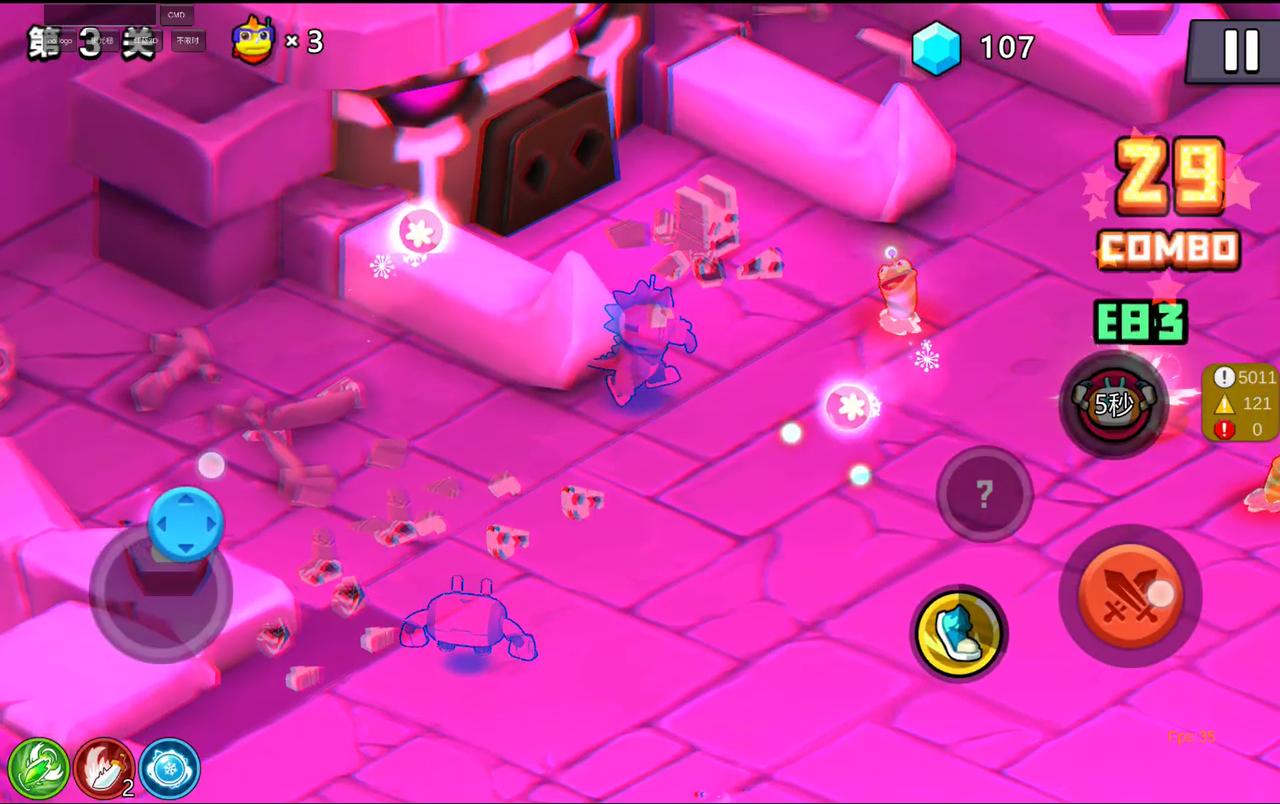This screenshot has height=804, width=1280.
Task: Select the green leaf ability icon
Action: coord(38,769)
